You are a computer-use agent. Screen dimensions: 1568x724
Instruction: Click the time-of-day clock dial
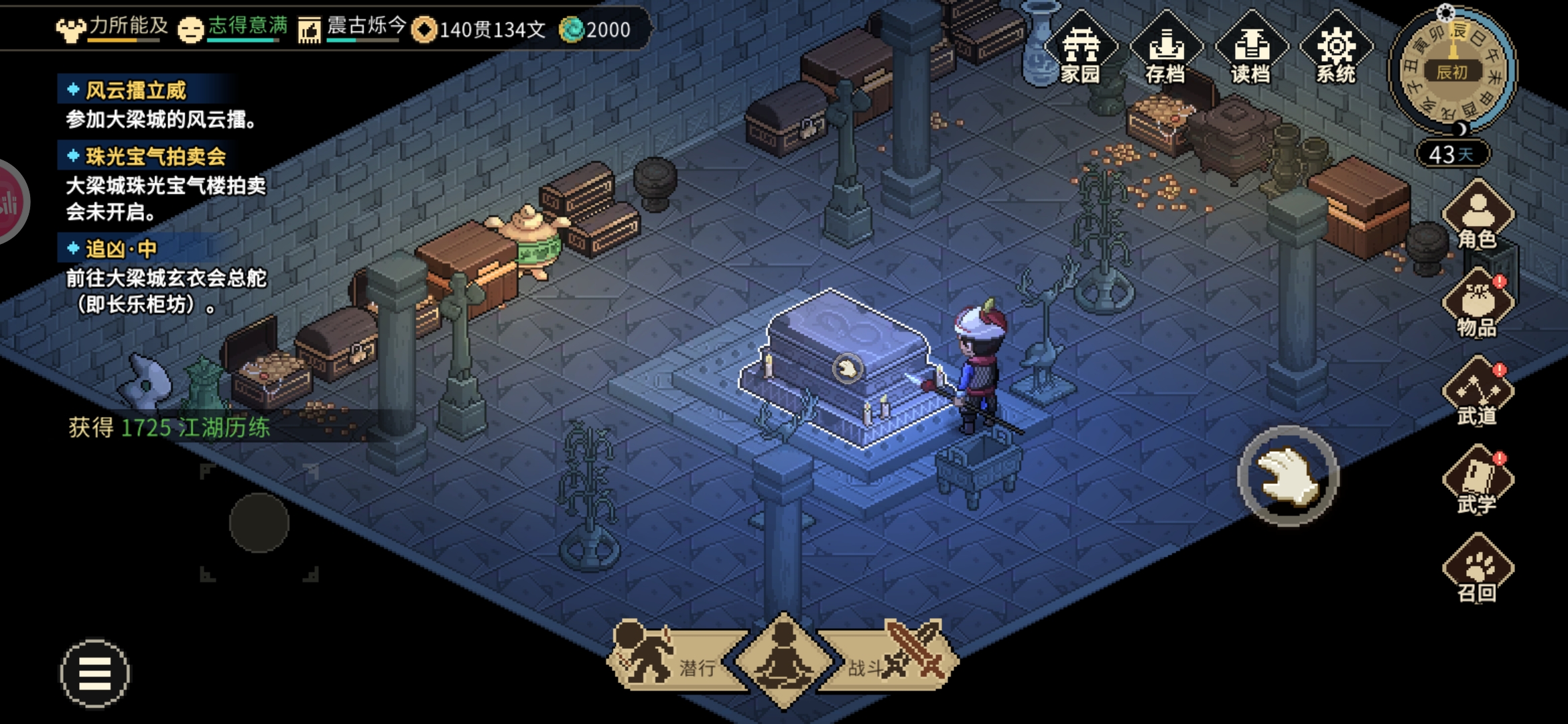pos(1452,72)
